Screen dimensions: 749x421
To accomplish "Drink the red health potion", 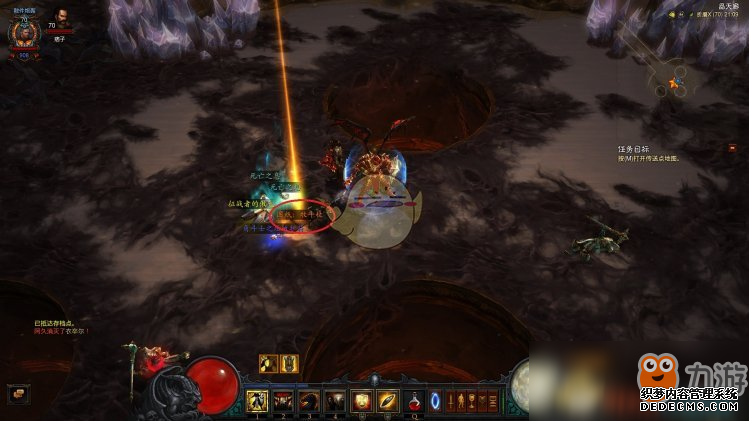I will pyautogui.click(x=414, y=401).
